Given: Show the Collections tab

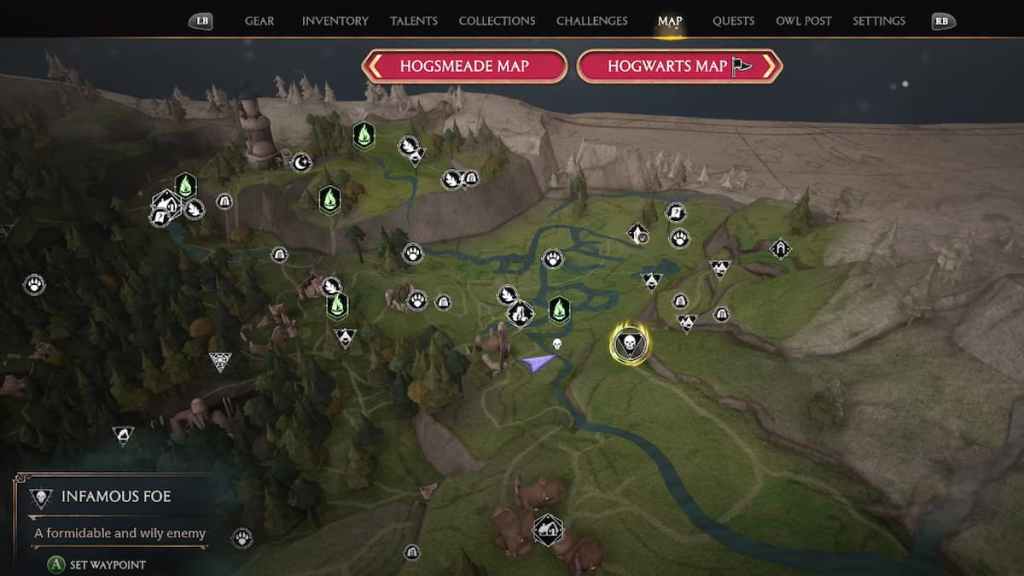Looking at the screenshot, I should click(x=497, y=21).
